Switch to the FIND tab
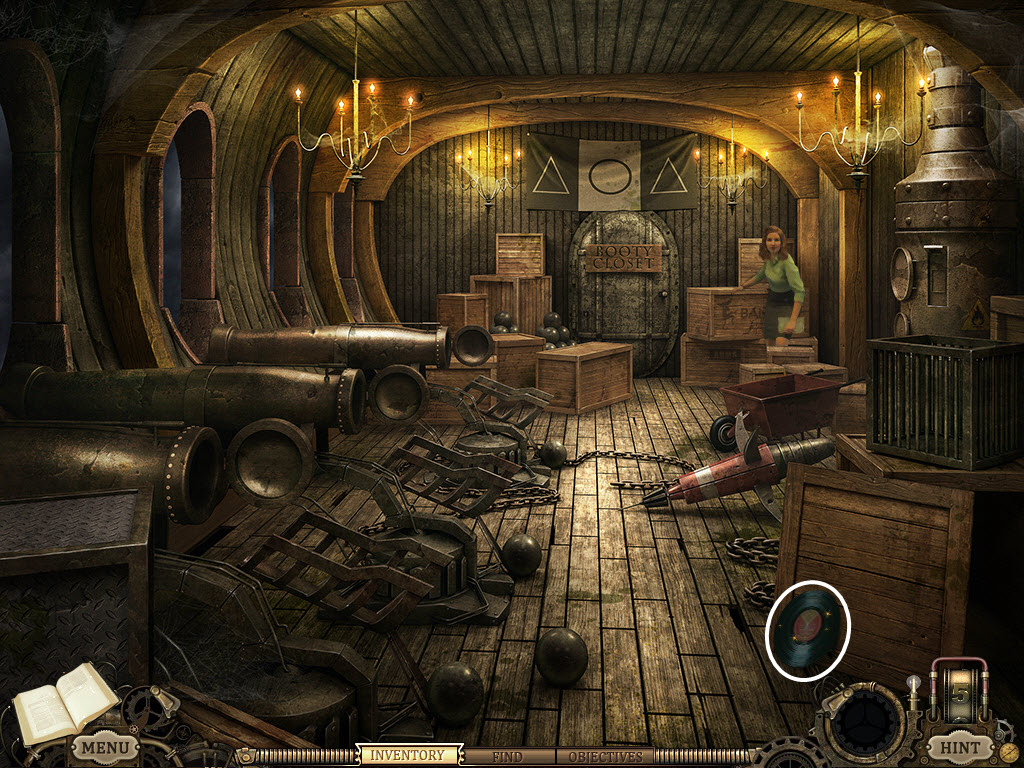1024x768 pixels. click(x=508, y=756)
